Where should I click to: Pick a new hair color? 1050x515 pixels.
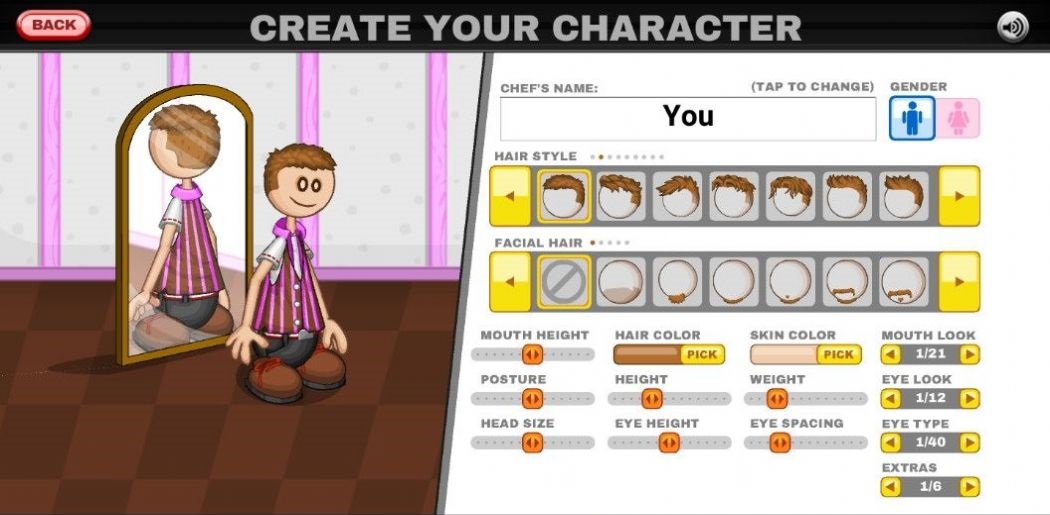tap(702, 354)
